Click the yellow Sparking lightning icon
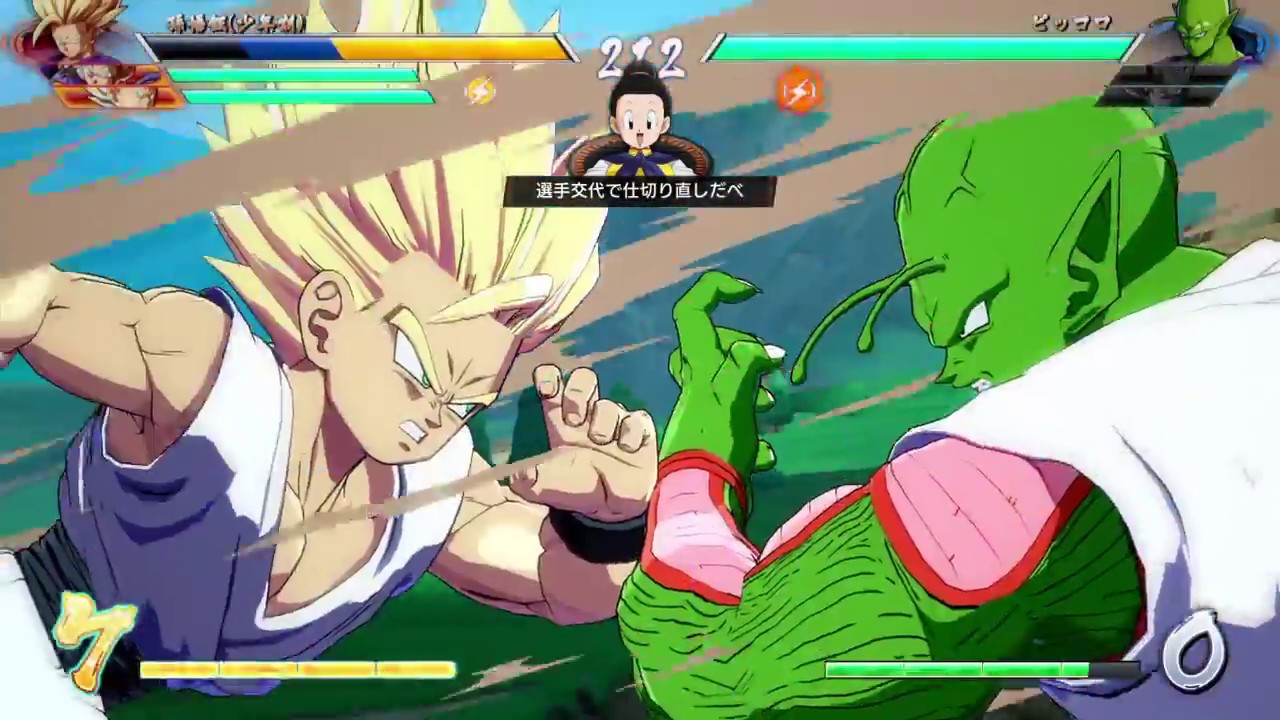 click(483, 90)
